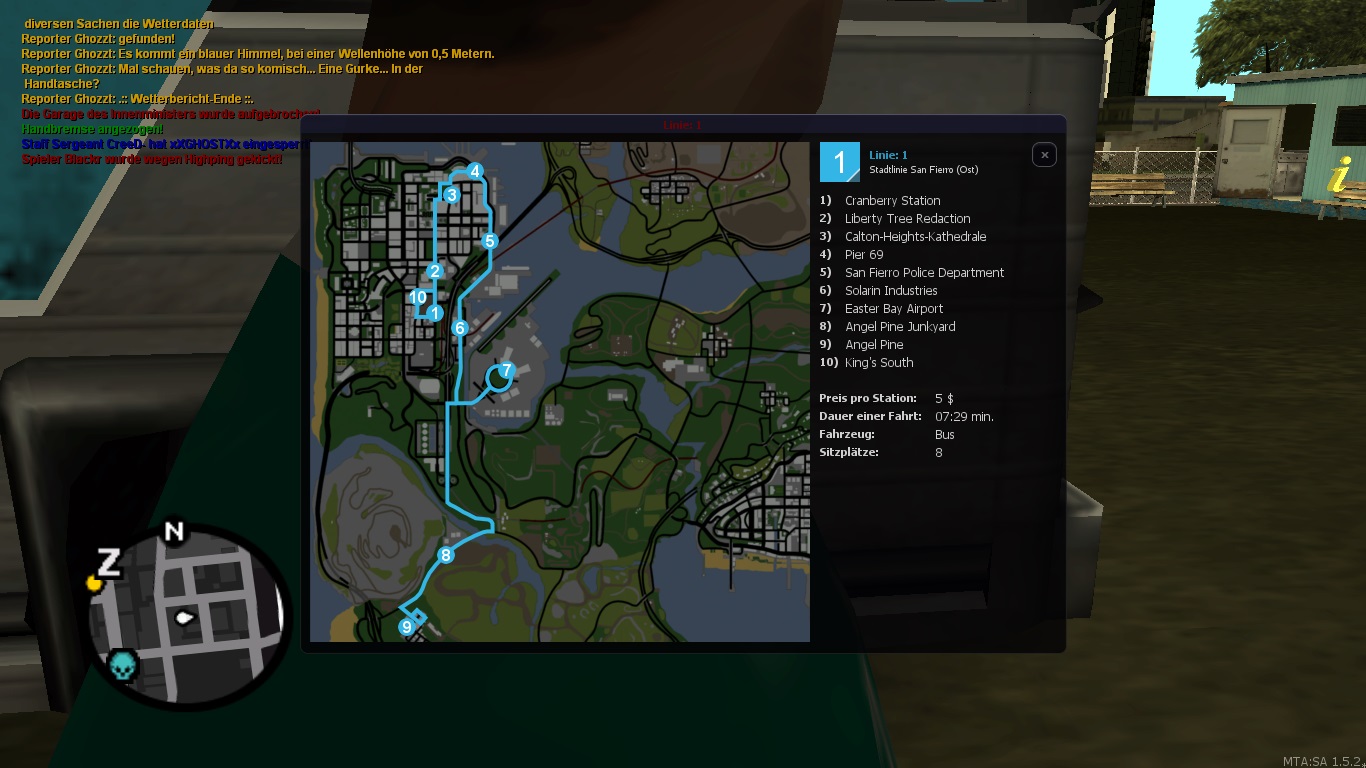Select Pier 69 in the stop list
The height and width of the screenshot is (768, 1366).
[864, 255]
